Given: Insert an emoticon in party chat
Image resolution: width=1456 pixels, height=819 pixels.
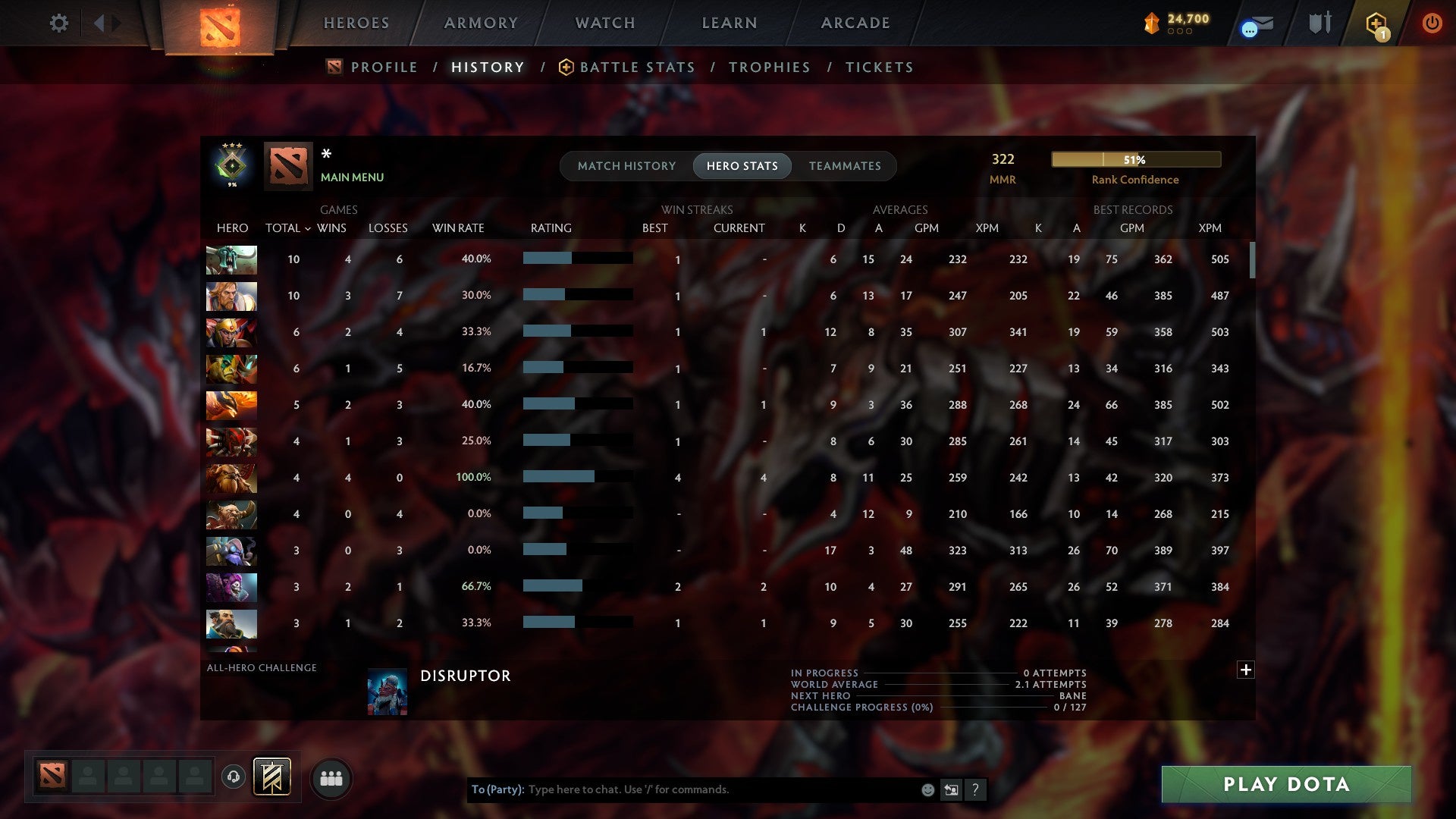Looking at the screenshot, I should point(927,789).
